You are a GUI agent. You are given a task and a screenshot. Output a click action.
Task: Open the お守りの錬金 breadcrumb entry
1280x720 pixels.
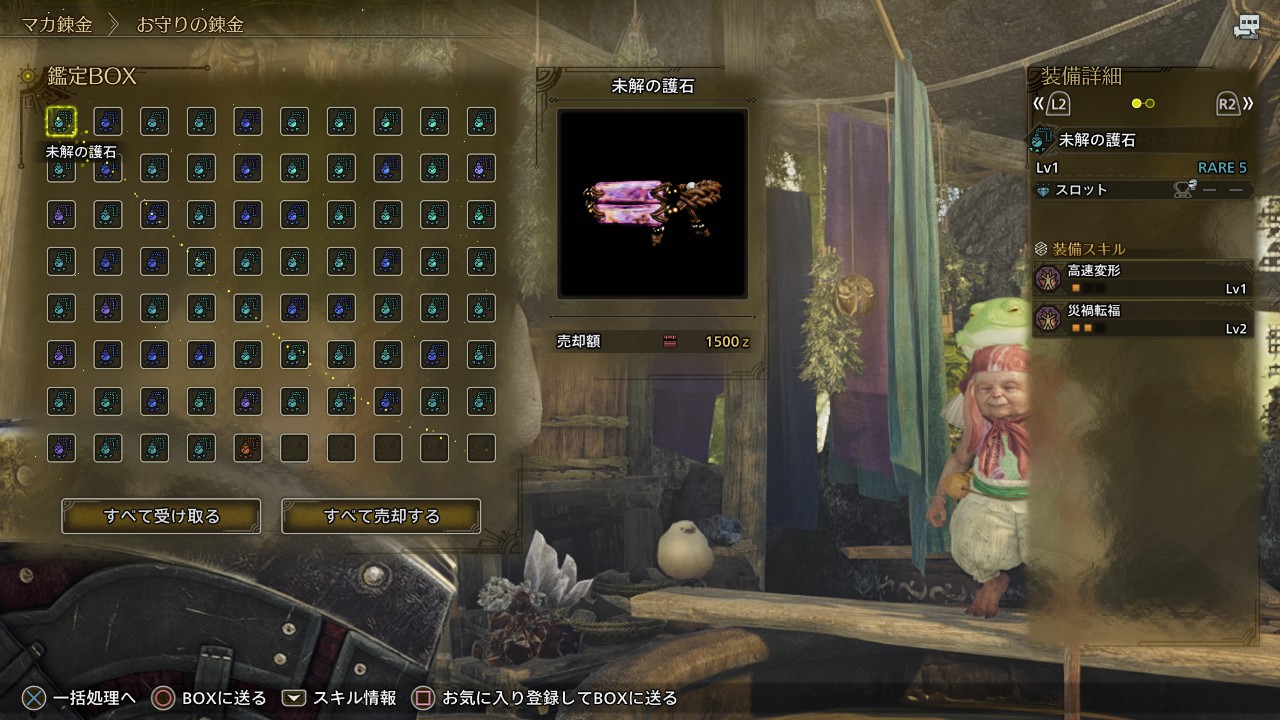(x=189, y=24)
